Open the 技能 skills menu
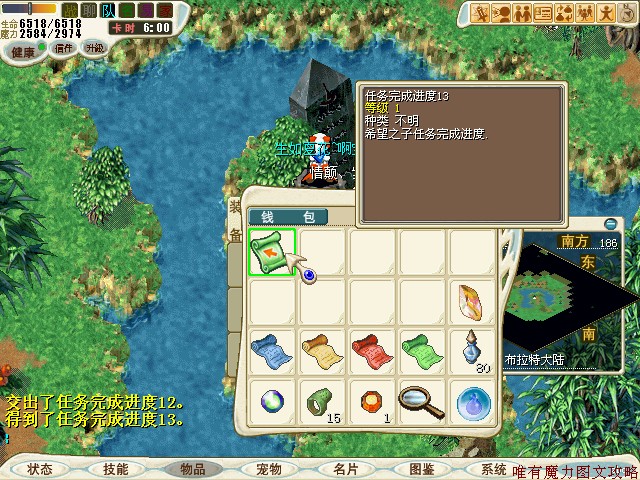This screenshot has width=640, height=480. pos(116,468)
